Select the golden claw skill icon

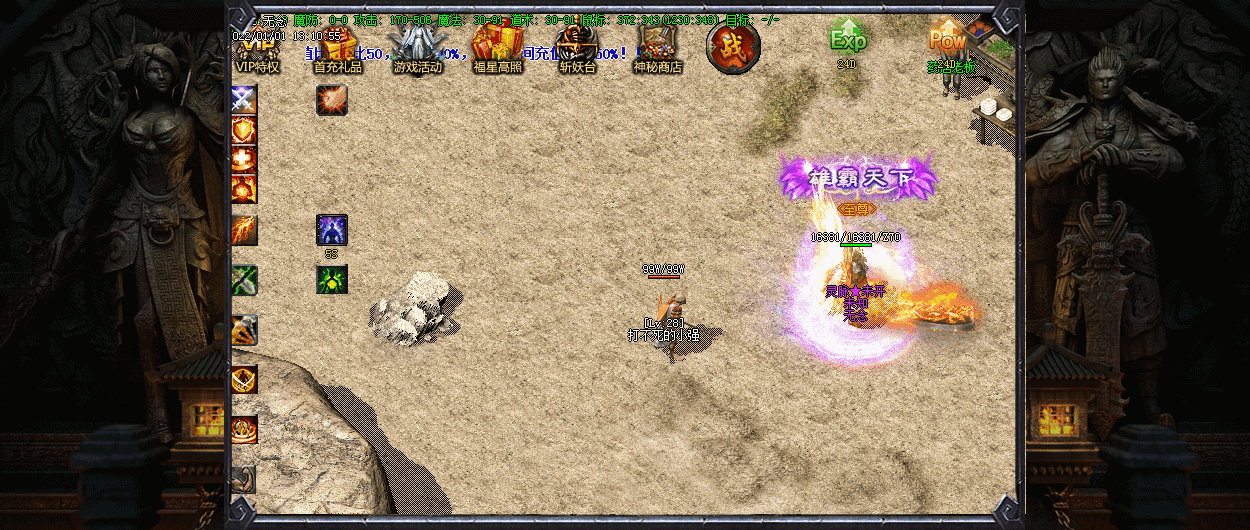pyautogui.click(x=244, y=330)
